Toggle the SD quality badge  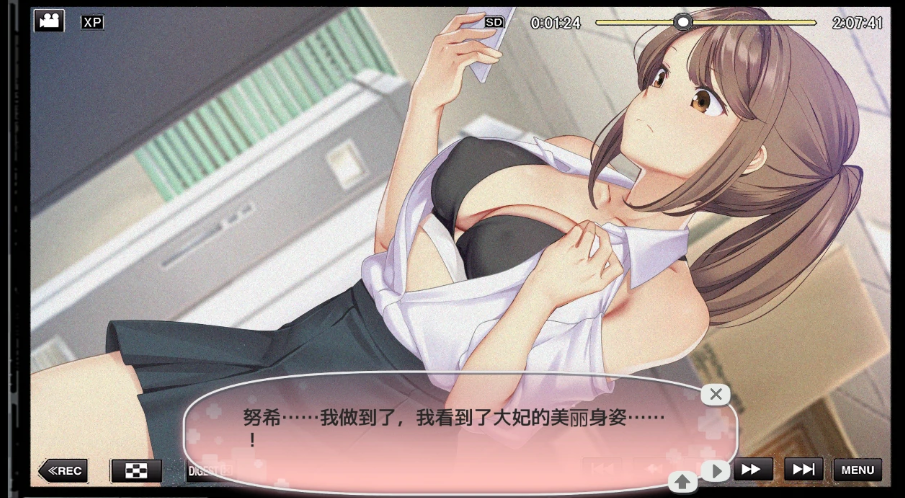tap(494, 21)
